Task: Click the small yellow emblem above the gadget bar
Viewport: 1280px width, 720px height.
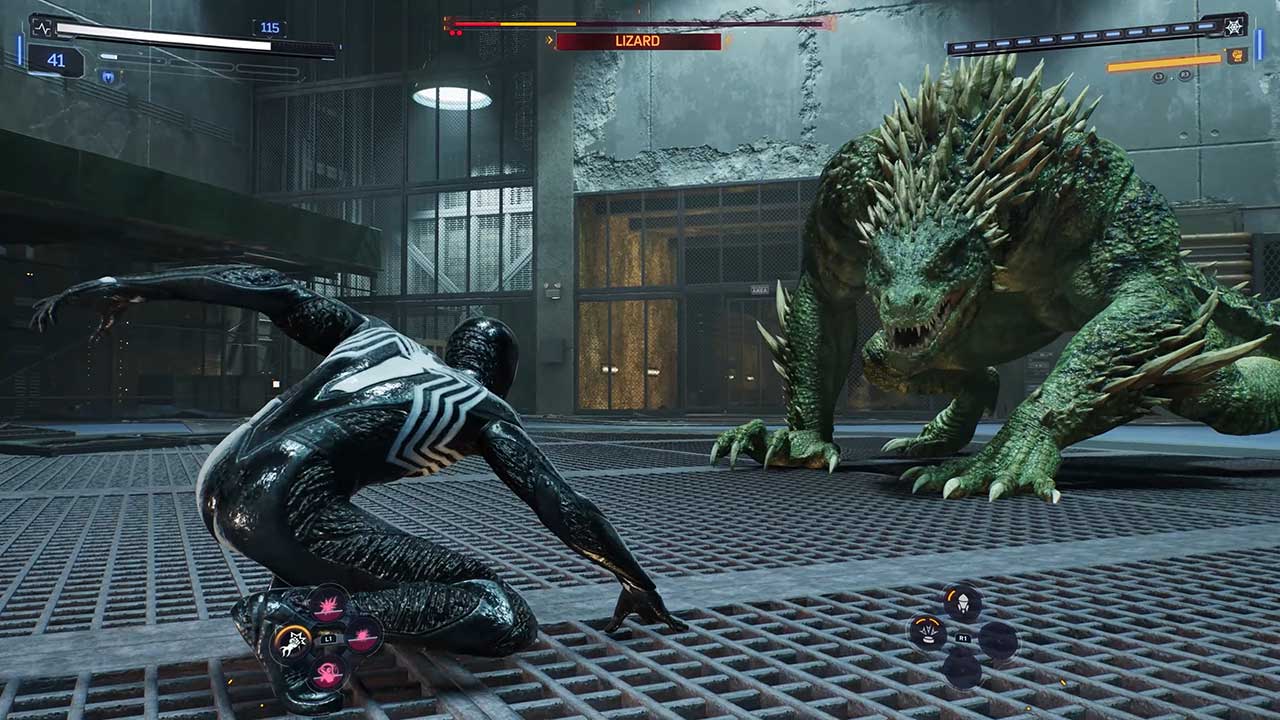Action: click(1236, 56)
